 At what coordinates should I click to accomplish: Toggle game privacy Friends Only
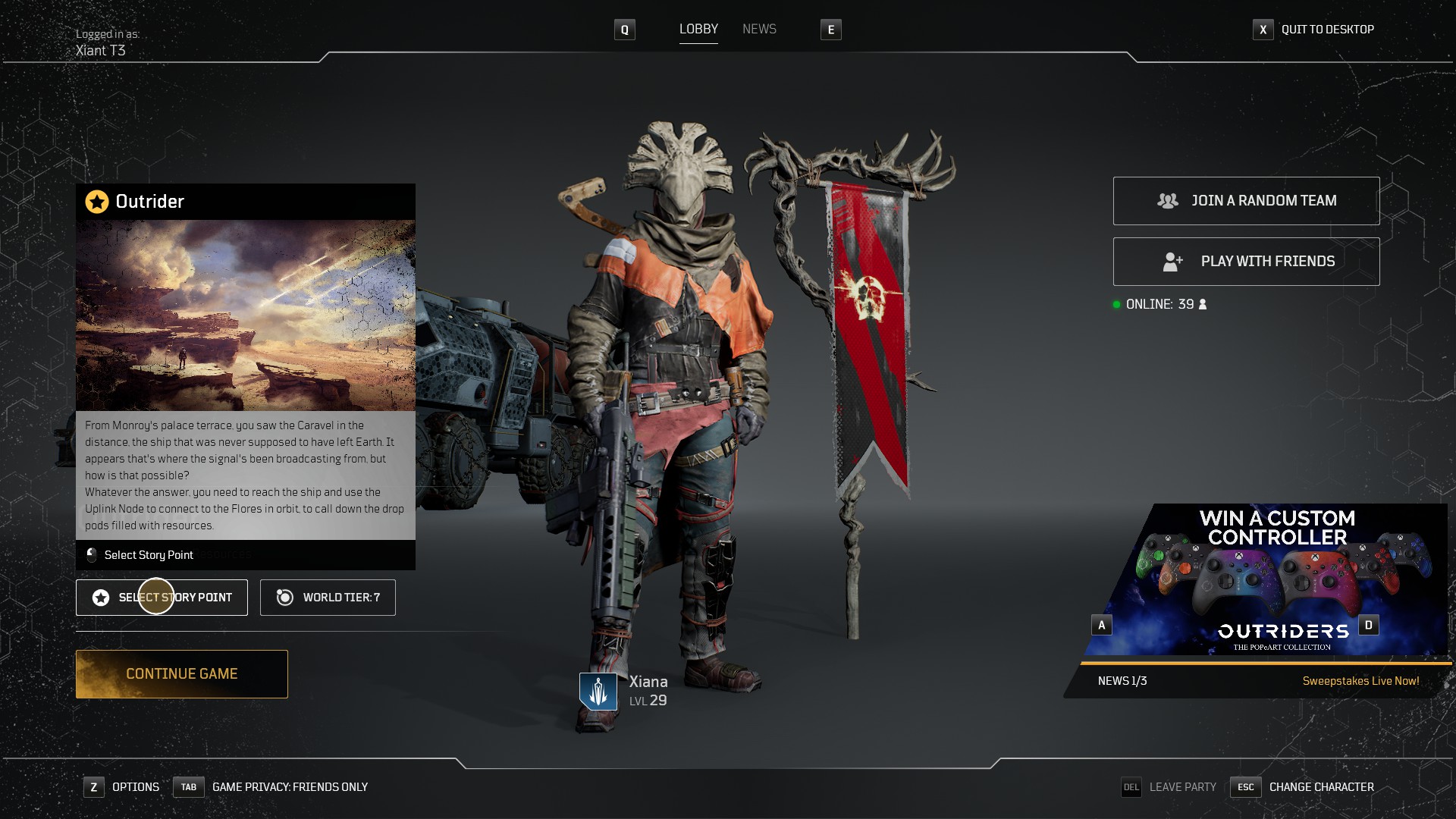coord(289,787)
